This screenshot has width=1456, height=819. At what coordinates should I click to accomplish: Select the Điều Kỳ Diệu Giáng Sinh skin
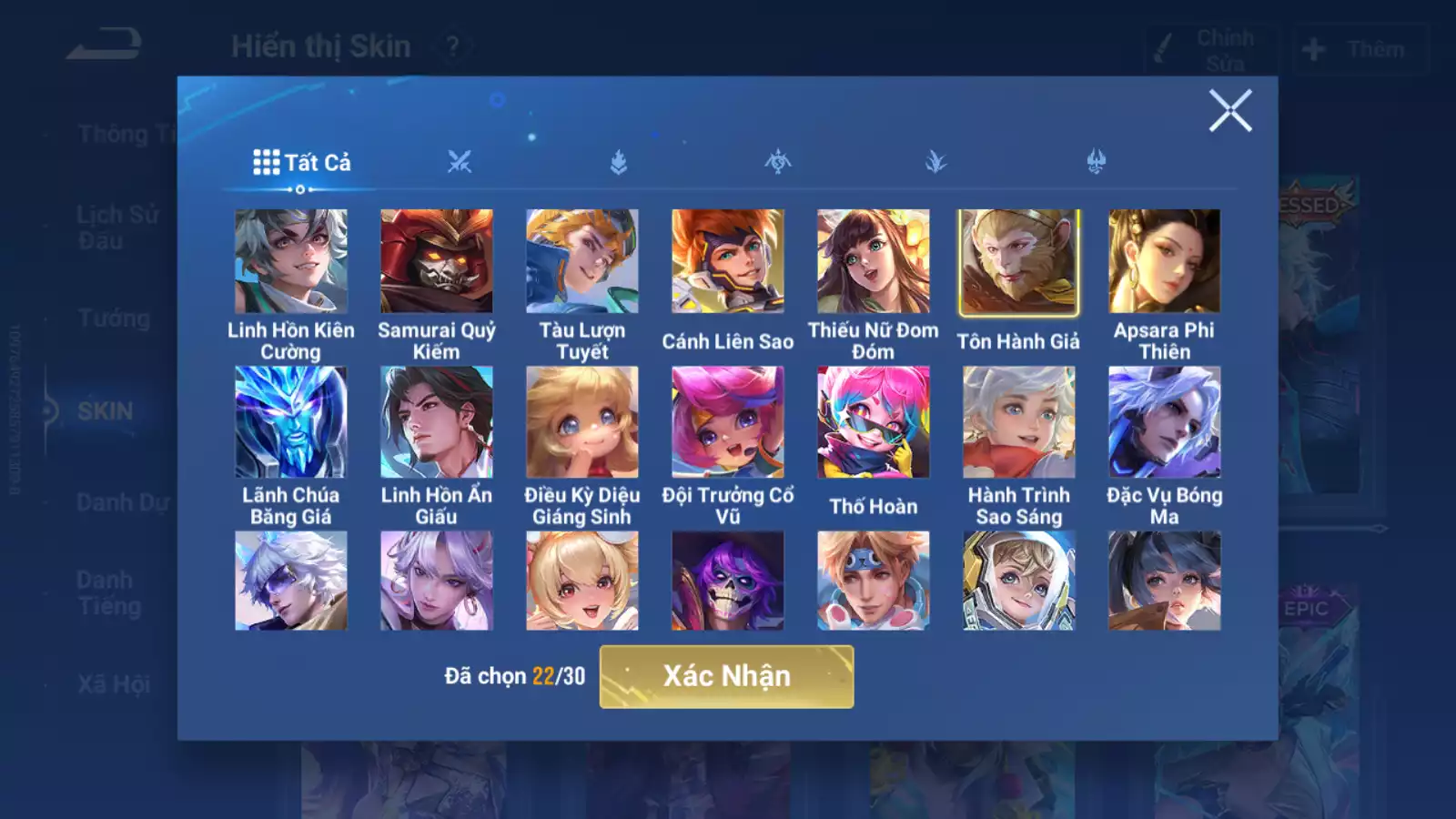pyautogui.click(x=582, y=422)
